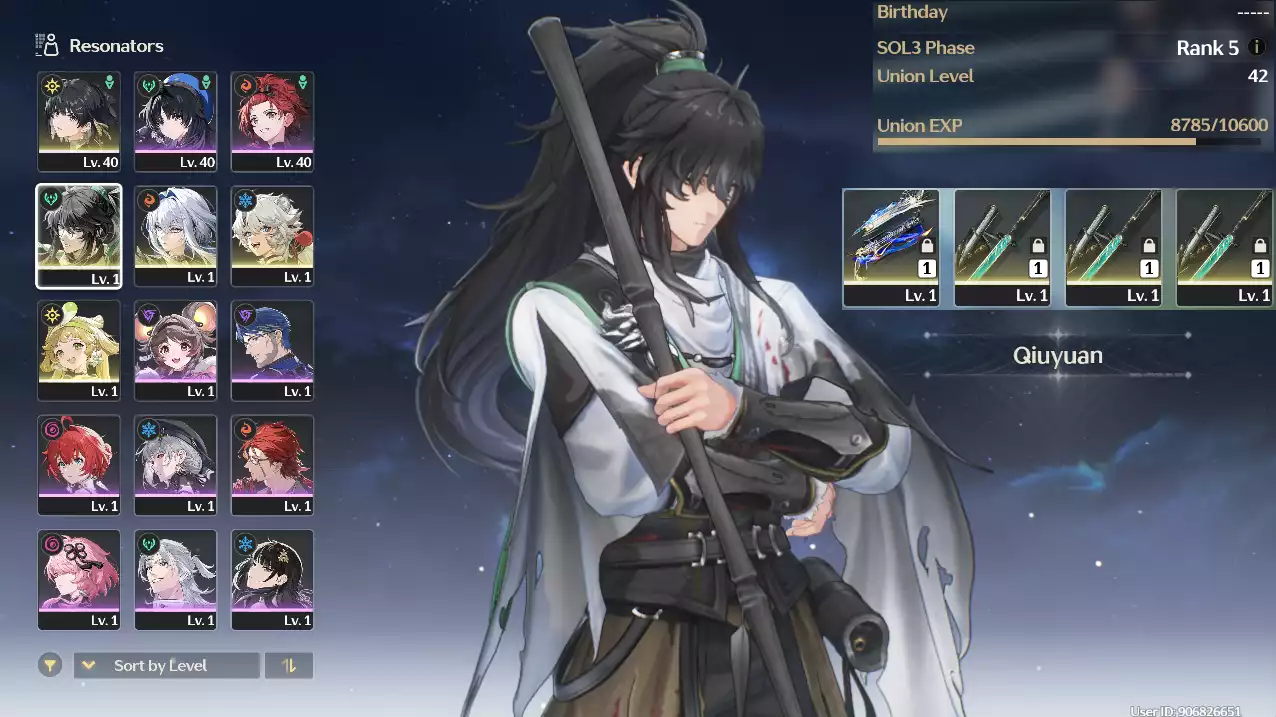The height and width of the screenshot is (717, 1276).
Task: Select the brown-haired girl with round ears
Action: point(176,350)
